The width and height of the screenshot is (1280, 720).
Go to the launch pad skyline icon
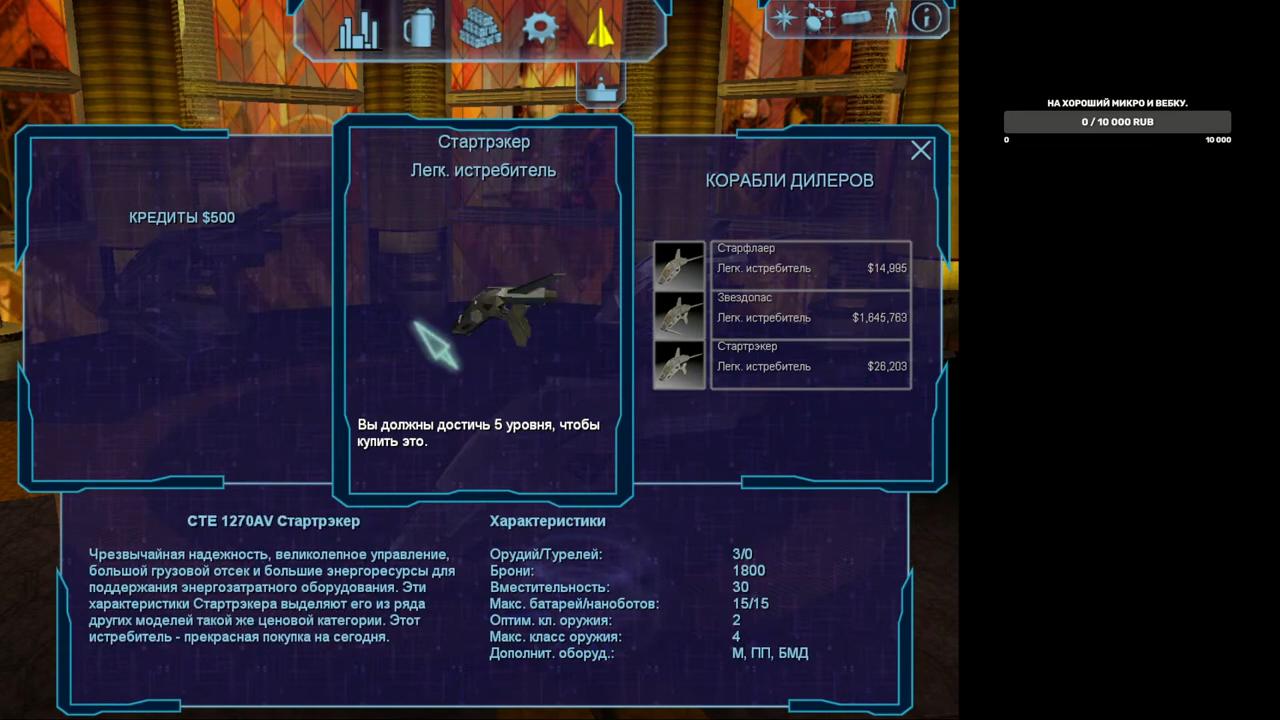357,29
